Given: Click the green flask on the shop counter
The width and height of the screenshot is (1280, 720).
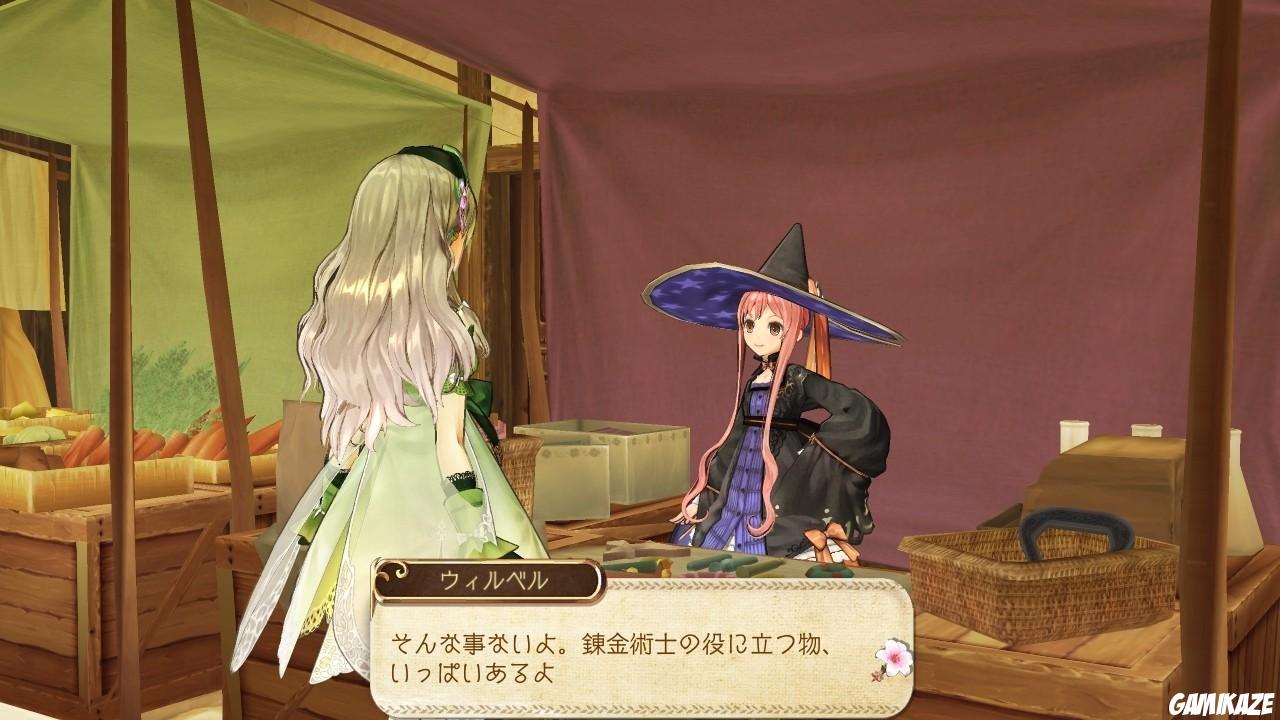Looking at the screenshot, I should (717, 560).
